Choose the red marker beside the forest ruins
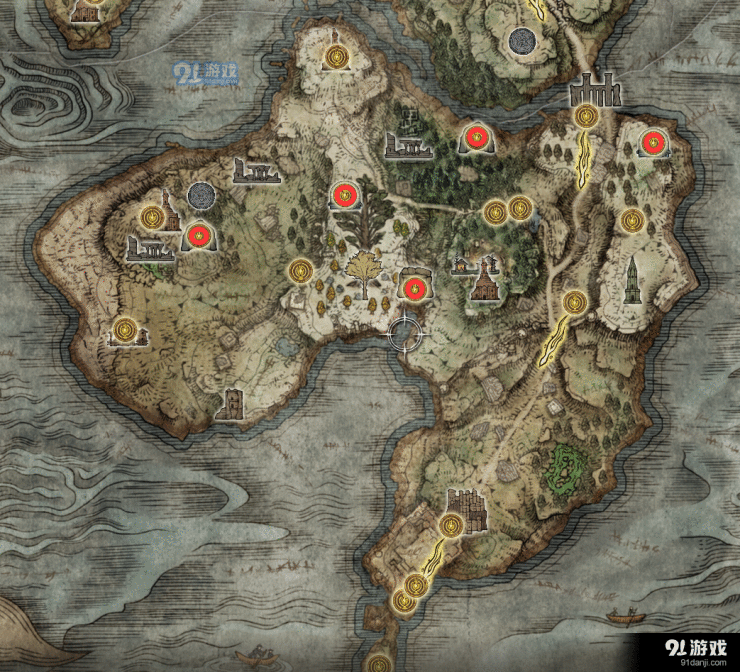 click(x=474, y=137)
